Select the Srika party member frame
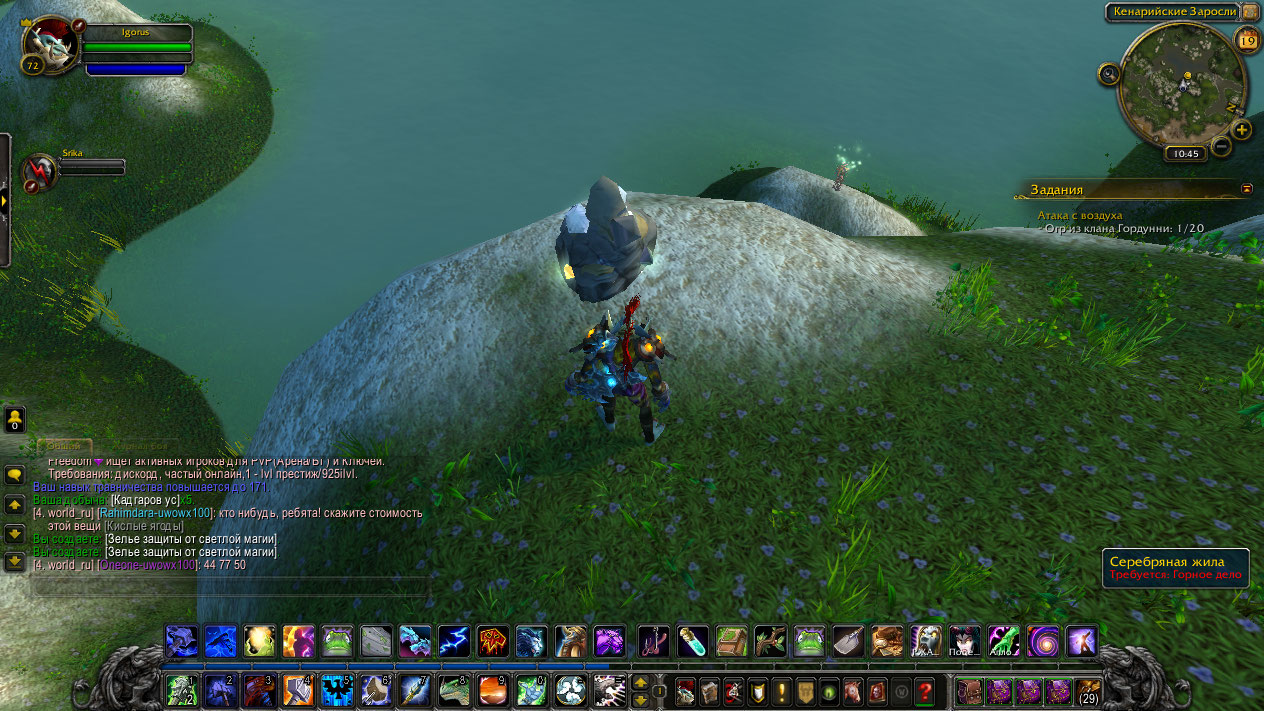Viewport: 1264px width, 711px height. [41, 171]
